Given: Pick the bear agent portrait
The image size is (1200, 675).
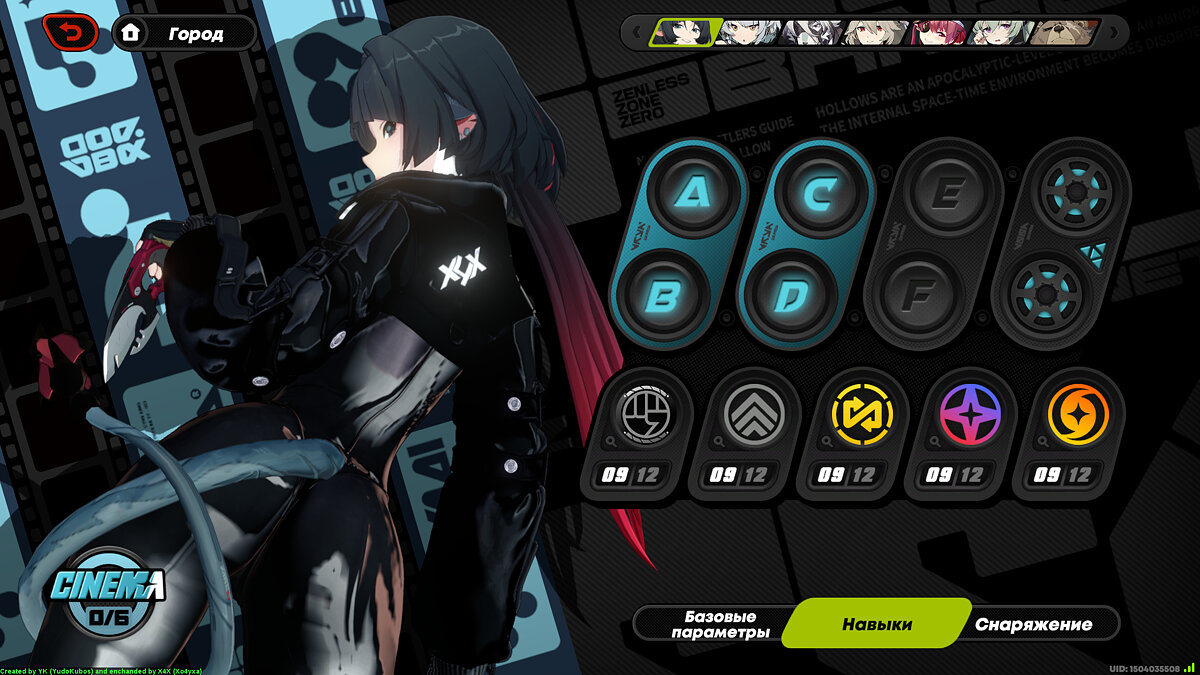Looking at the screenshot, I should click(x=1065, y=33).
